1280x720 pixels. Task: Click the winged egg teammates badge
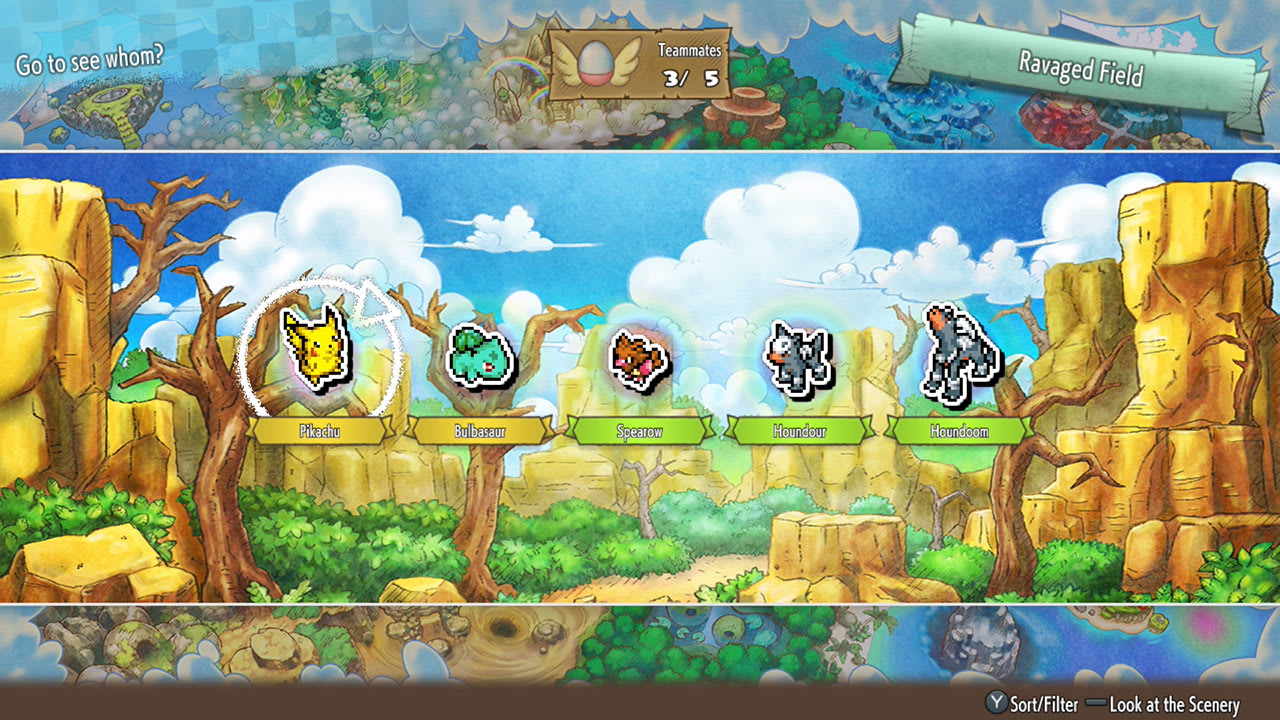(597, 62)
